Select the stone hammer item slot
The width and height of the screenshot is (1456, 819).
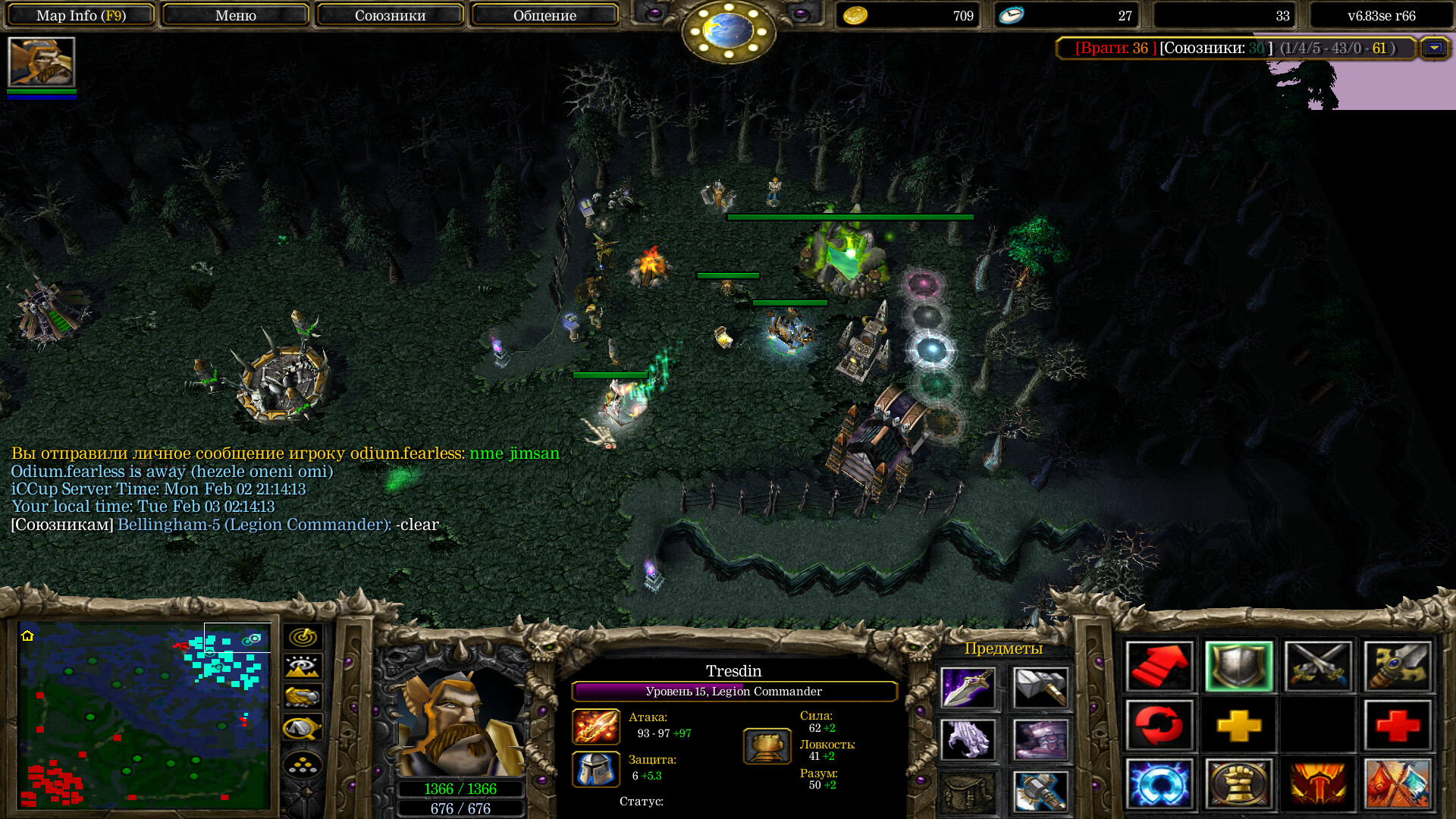tap(1040, 688)
